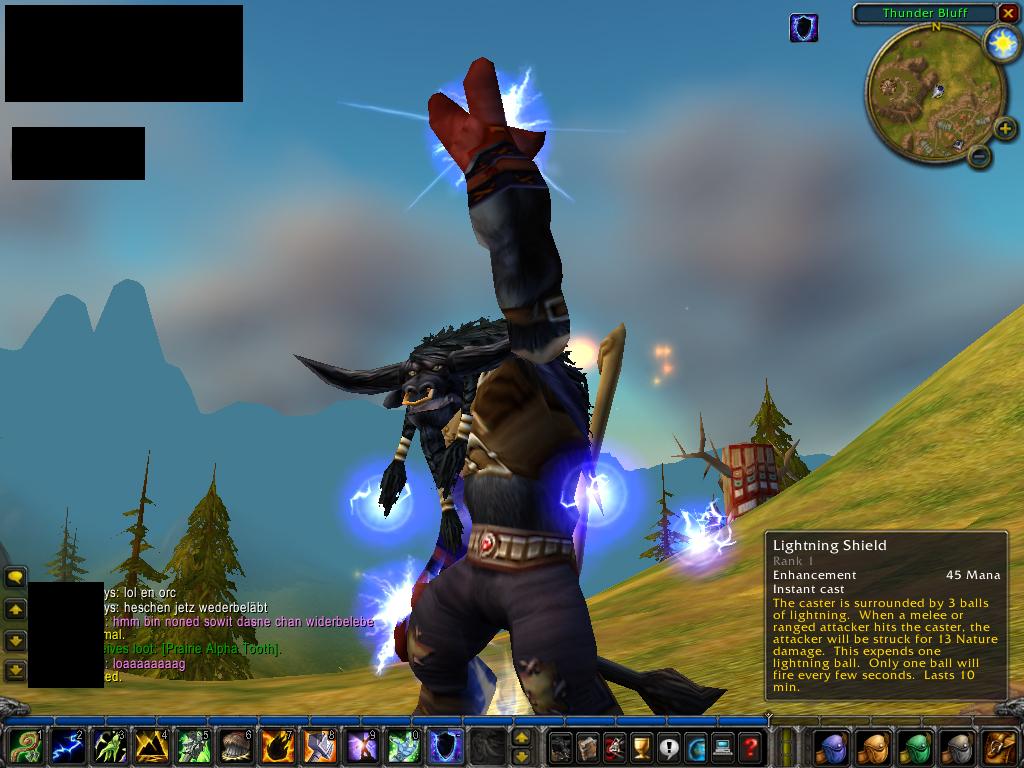Select the green serpent icon in slot 1
1024x768 pixels.
pyautogui.click(x=25, y=746)
